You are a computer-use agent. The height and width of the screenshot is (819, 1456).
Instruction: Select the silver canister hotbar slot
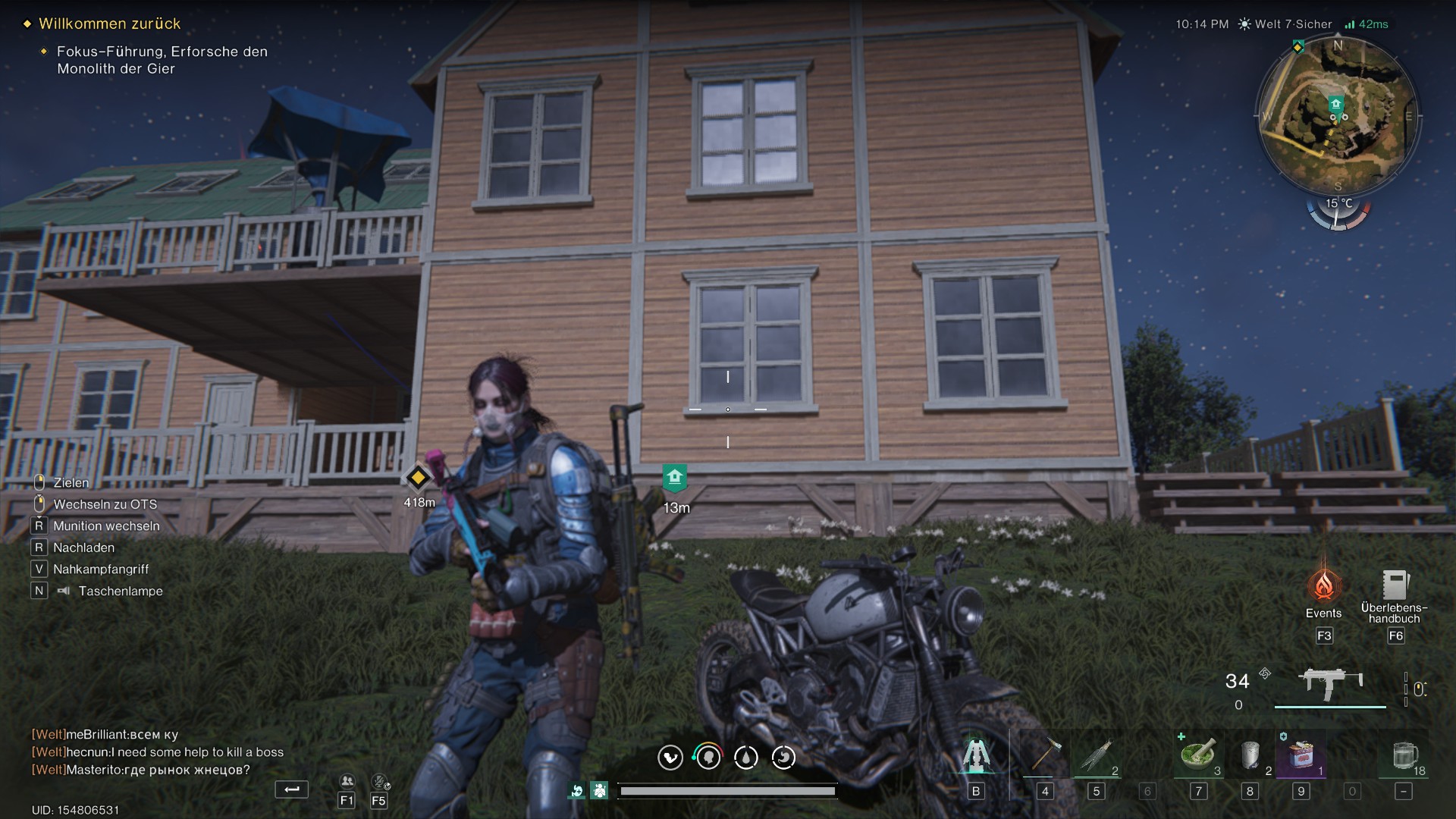(1250, 755)
